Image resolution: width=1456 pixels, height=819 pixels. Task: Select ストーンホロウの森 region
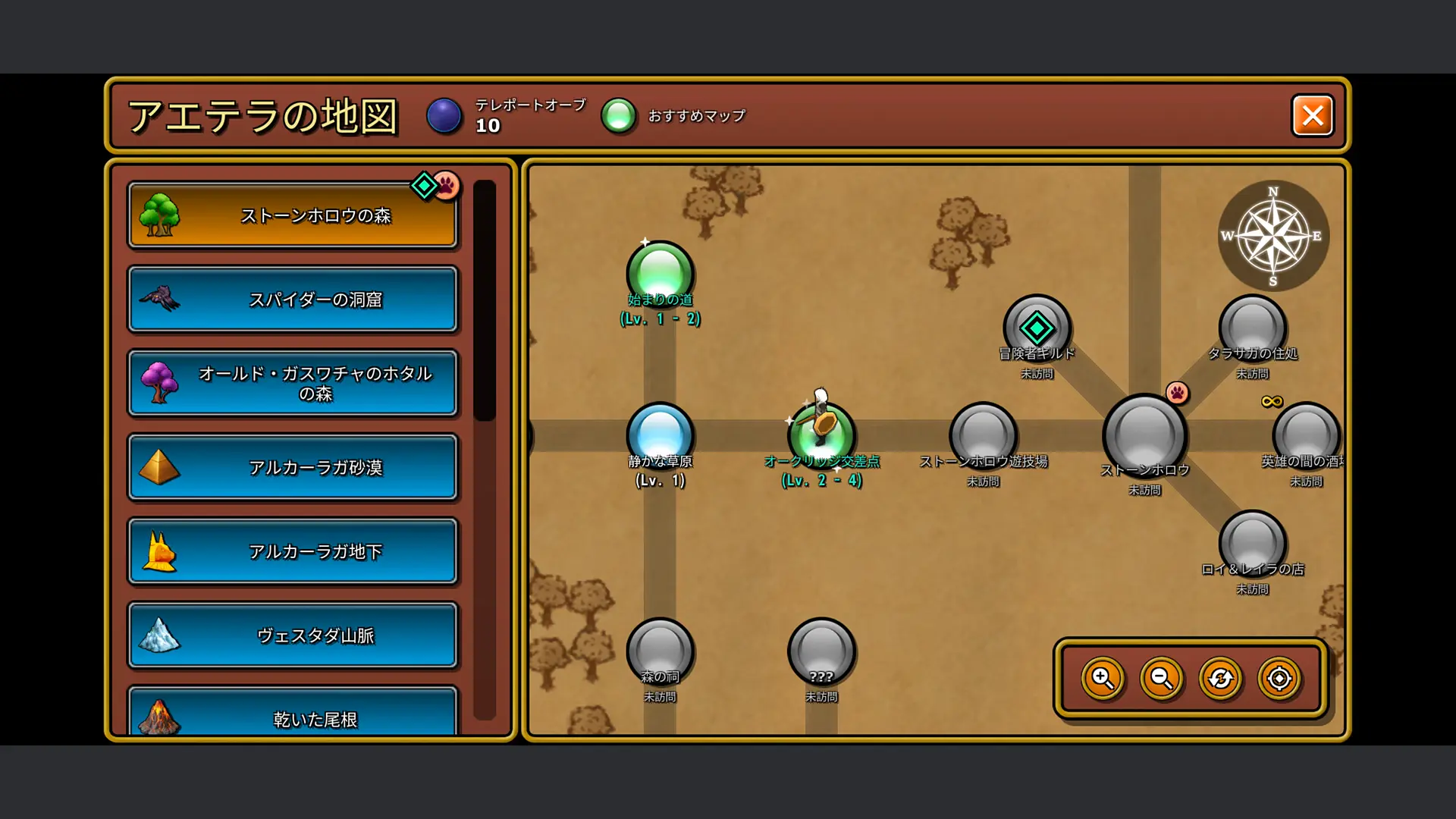click(293, 215)
